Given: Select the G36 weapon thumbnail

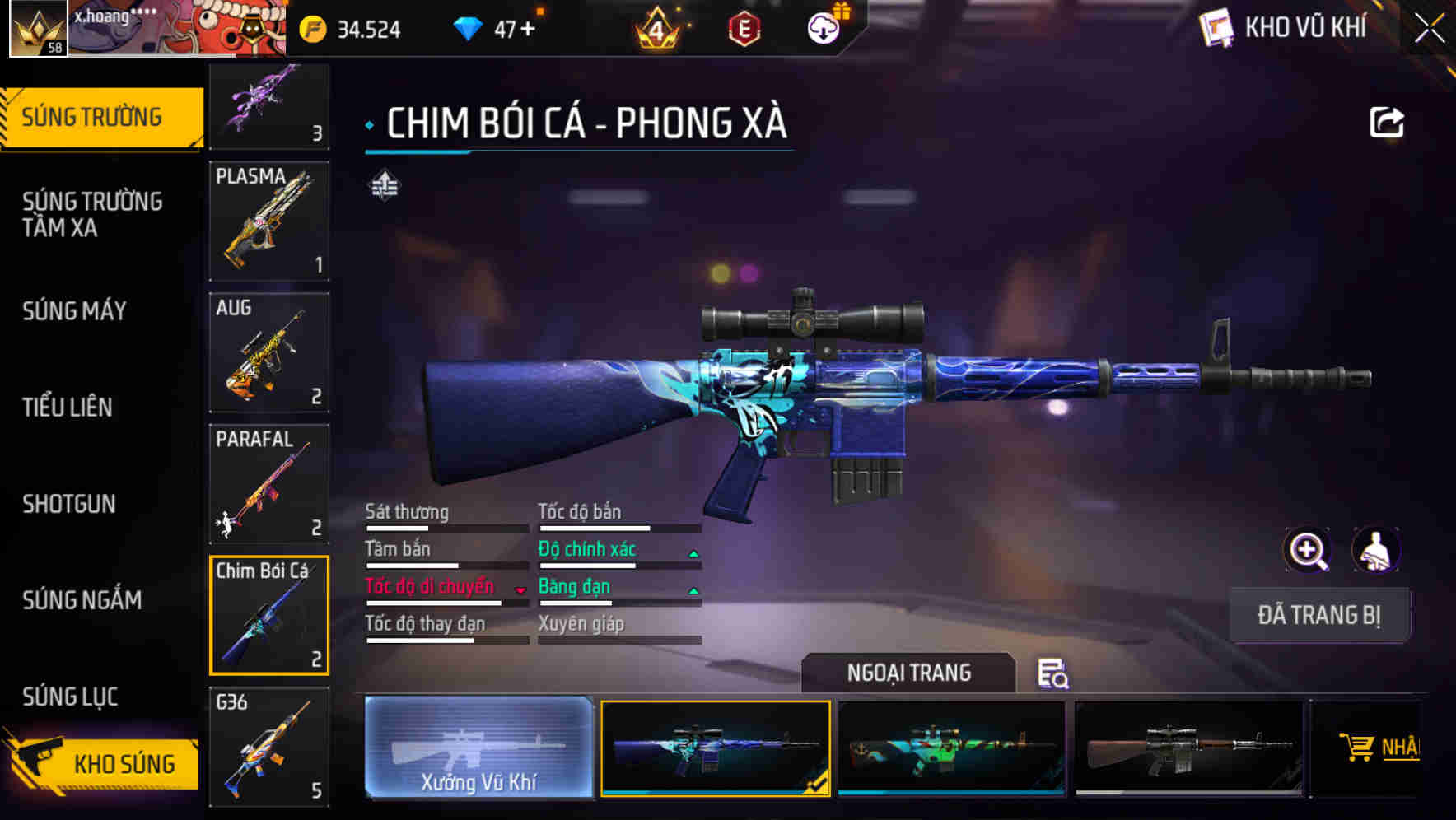Looking at the screenshot, I should pyautogui.click(x=268, y=746).
